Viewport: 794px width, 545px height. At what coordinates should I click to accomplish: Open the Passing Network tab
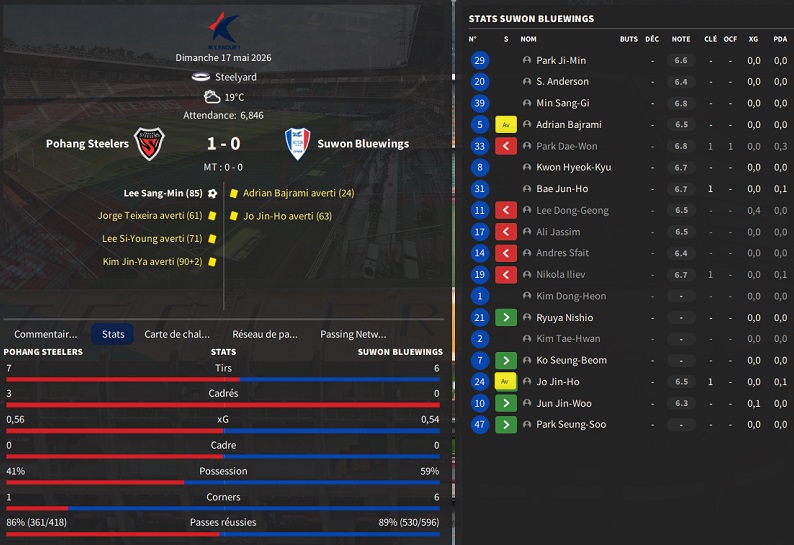coord(353,334)
